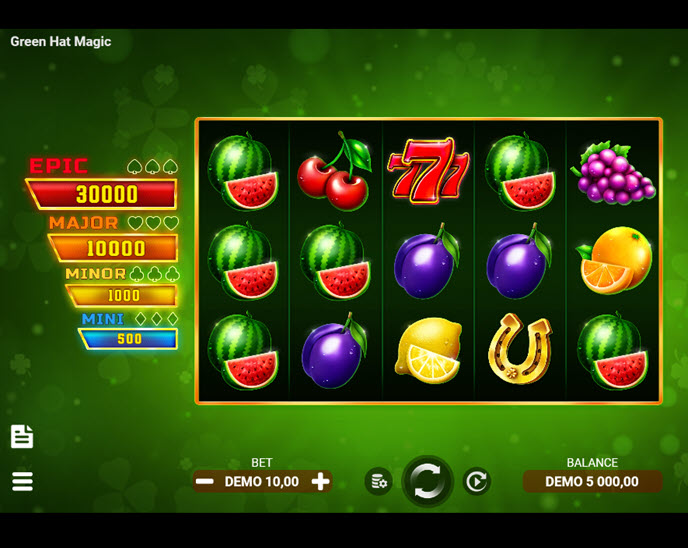Spin the reels with the central button
Viewport: 688px width, 548px height.
tap(428, 482)
